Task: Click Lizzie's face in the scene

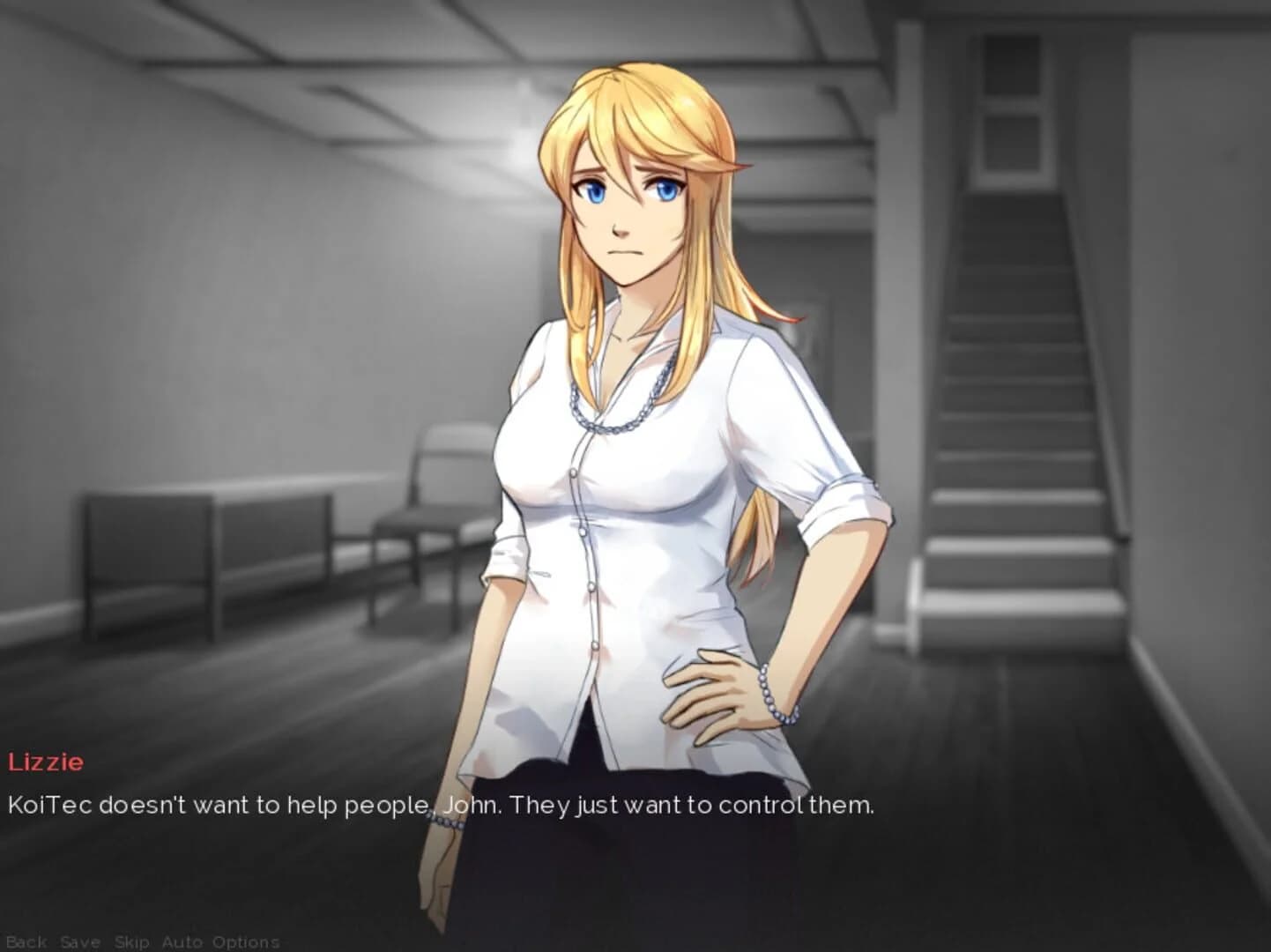Action: click(x=628, y=212)
